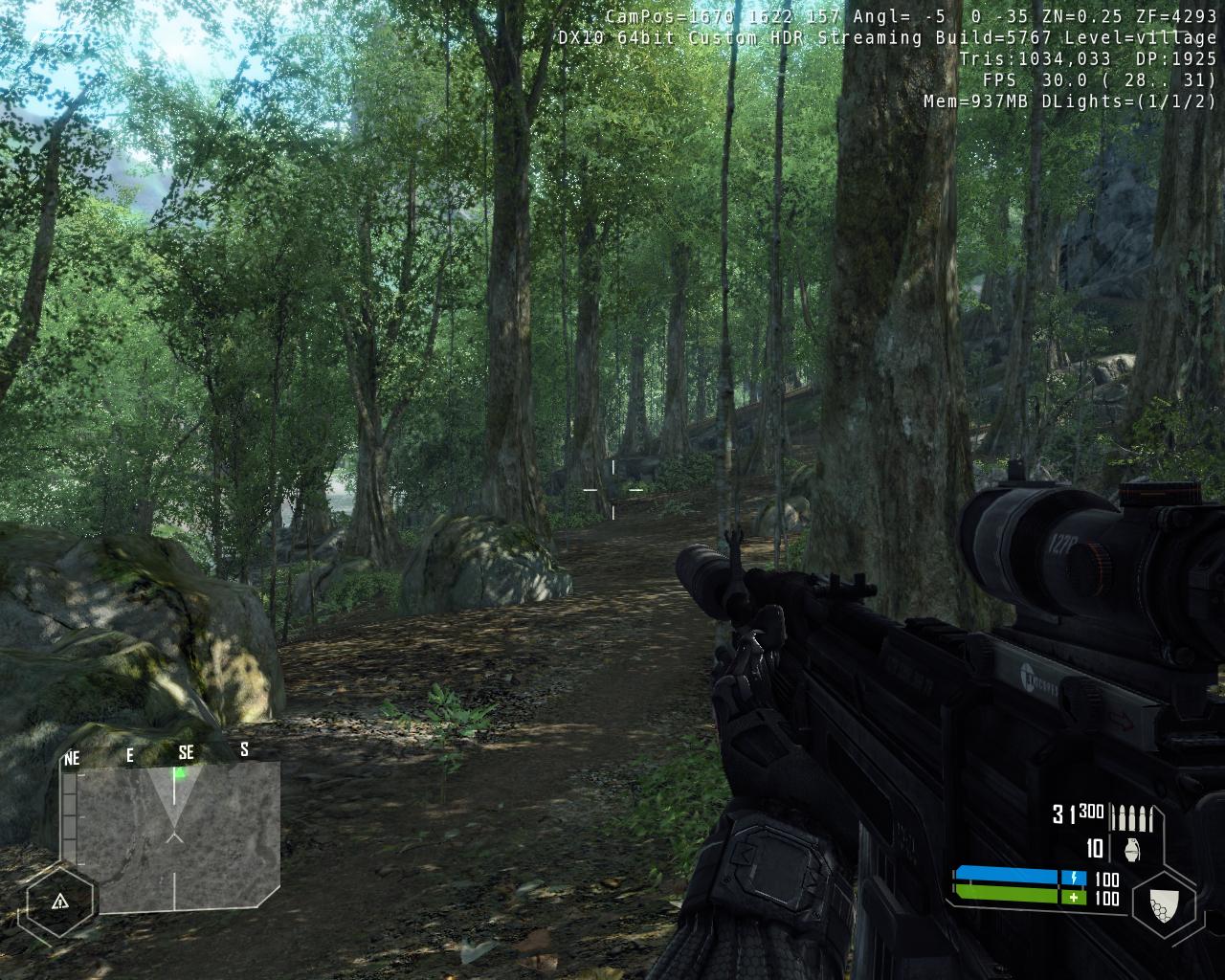This screenshot has height=980, width=1225.
Task: Open the nanosuit armor mode hexagon icon
Action: coord(1163,902)
